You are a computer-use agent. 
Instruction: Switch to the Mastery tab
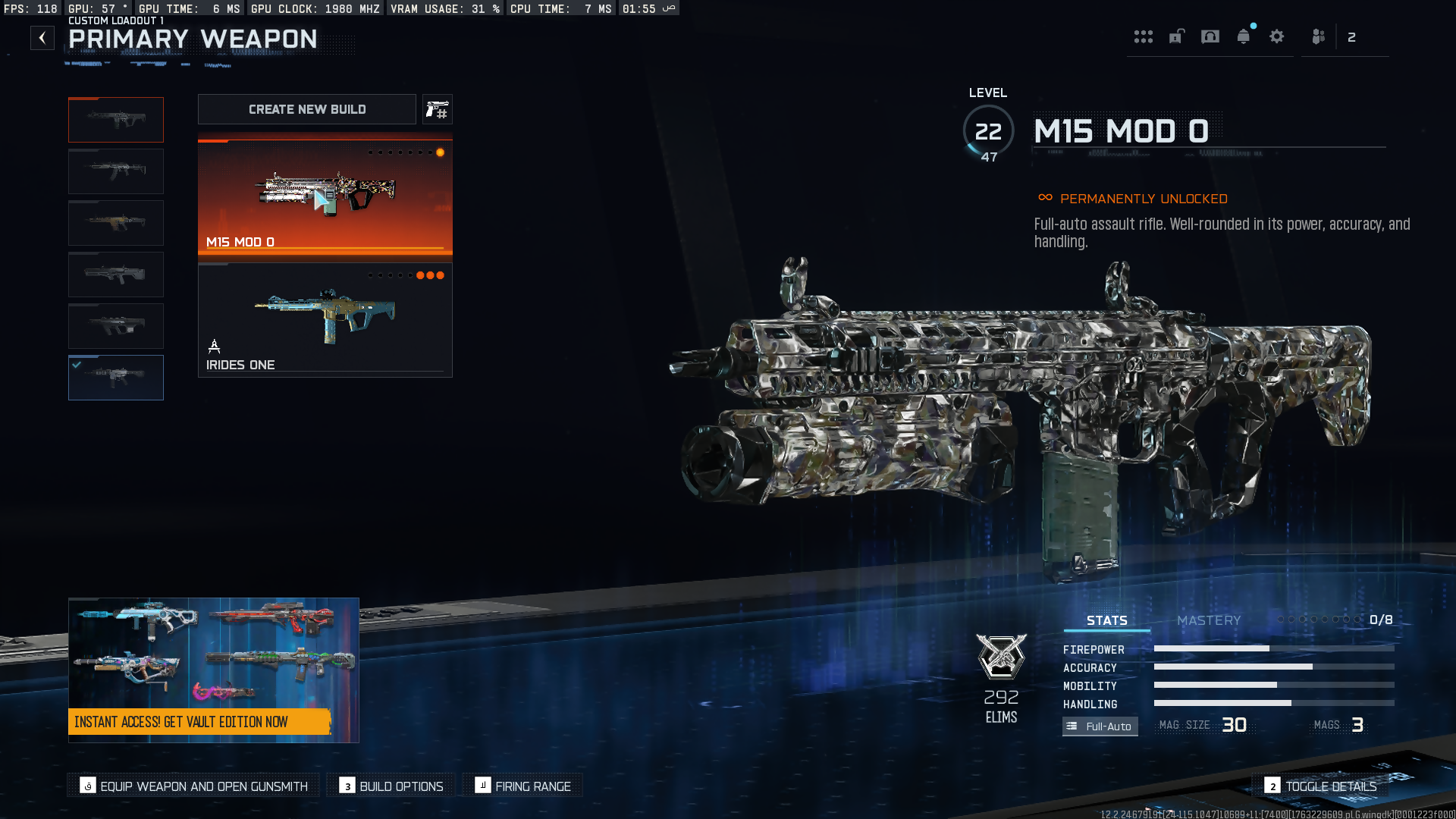(x=1209, y=620)
